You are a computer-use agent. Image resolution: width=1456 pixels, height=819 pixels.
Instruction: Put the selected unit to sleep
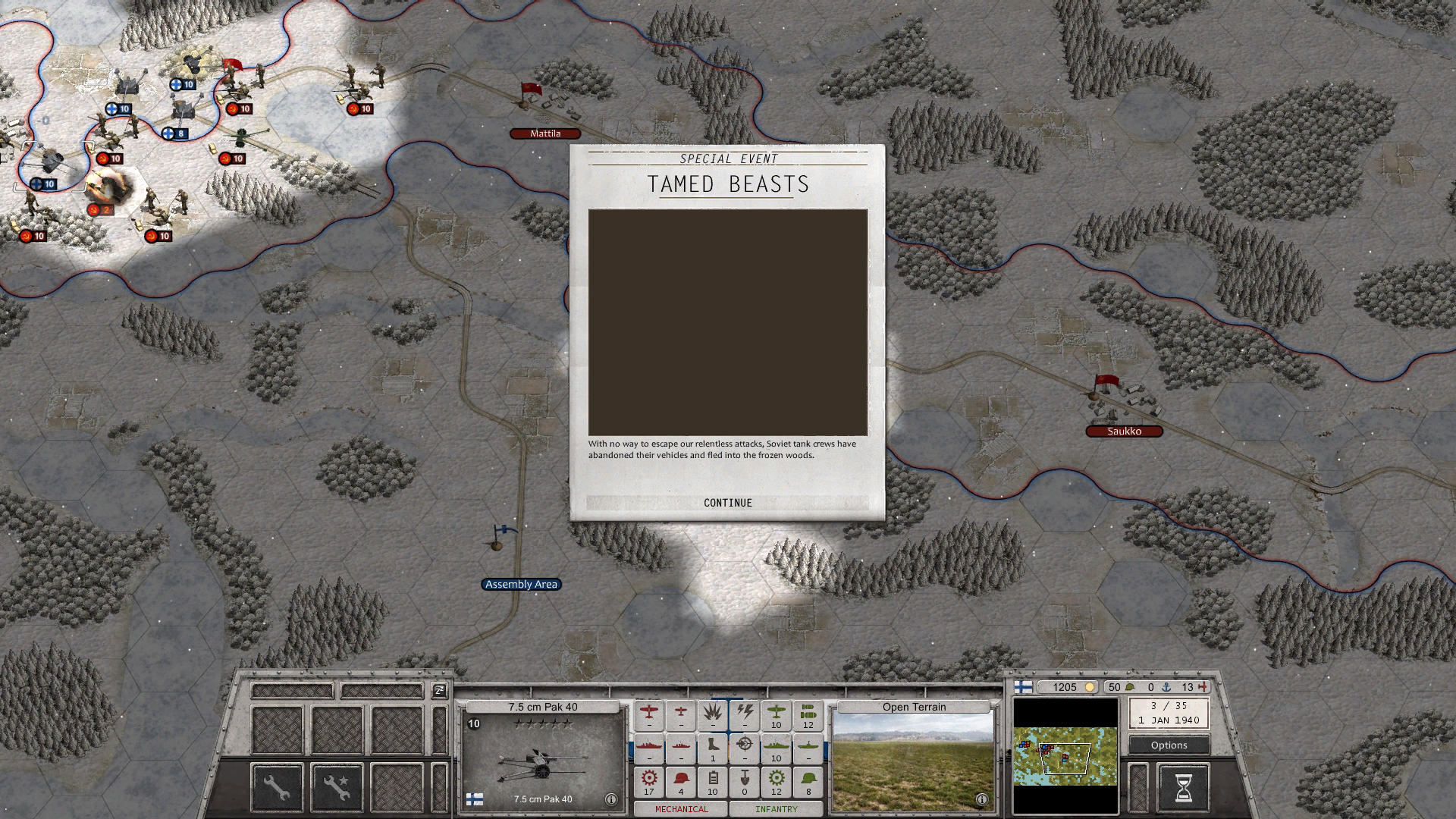coord(438,691)
